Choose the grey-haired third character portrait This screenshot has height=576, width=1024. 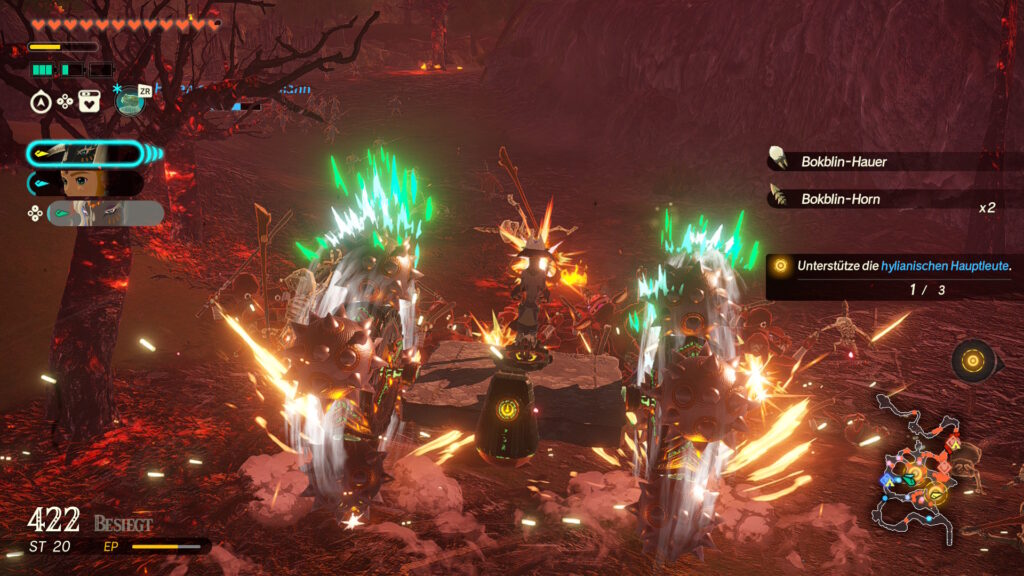[x=105, y=213]
